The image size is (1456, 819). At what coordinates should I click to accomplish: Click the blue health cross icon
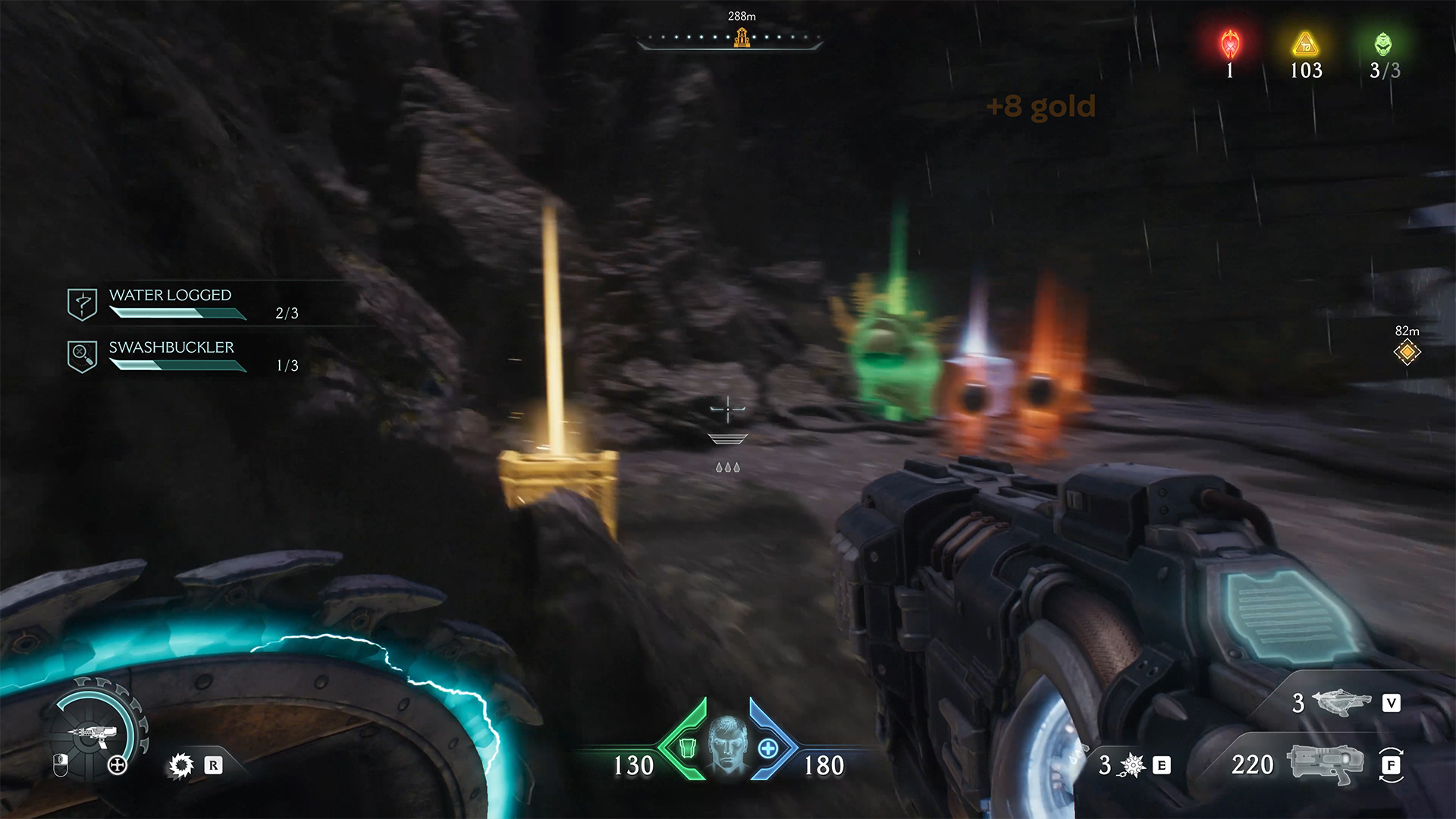coord(767,749)
